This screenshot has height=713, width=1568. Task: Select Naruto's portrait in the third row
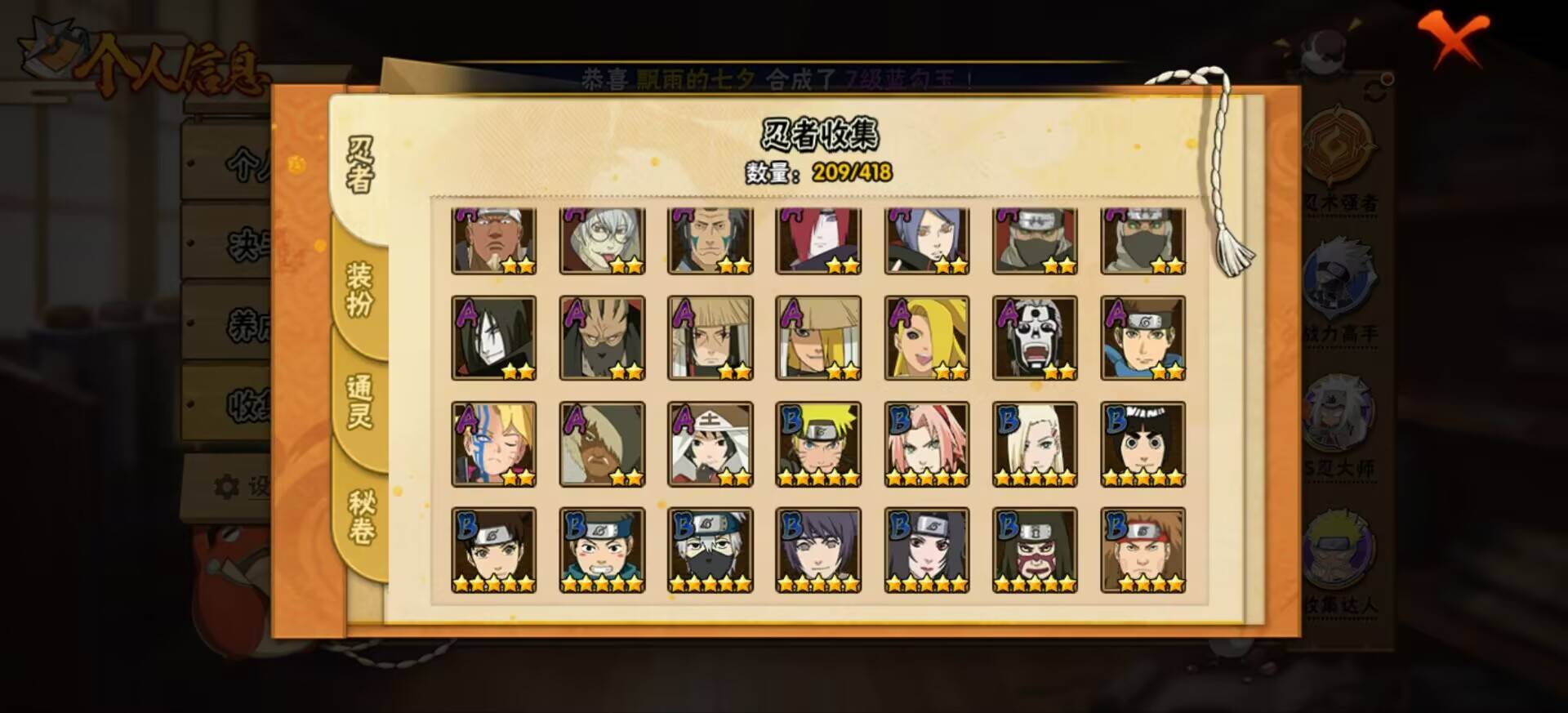point(817,443)
